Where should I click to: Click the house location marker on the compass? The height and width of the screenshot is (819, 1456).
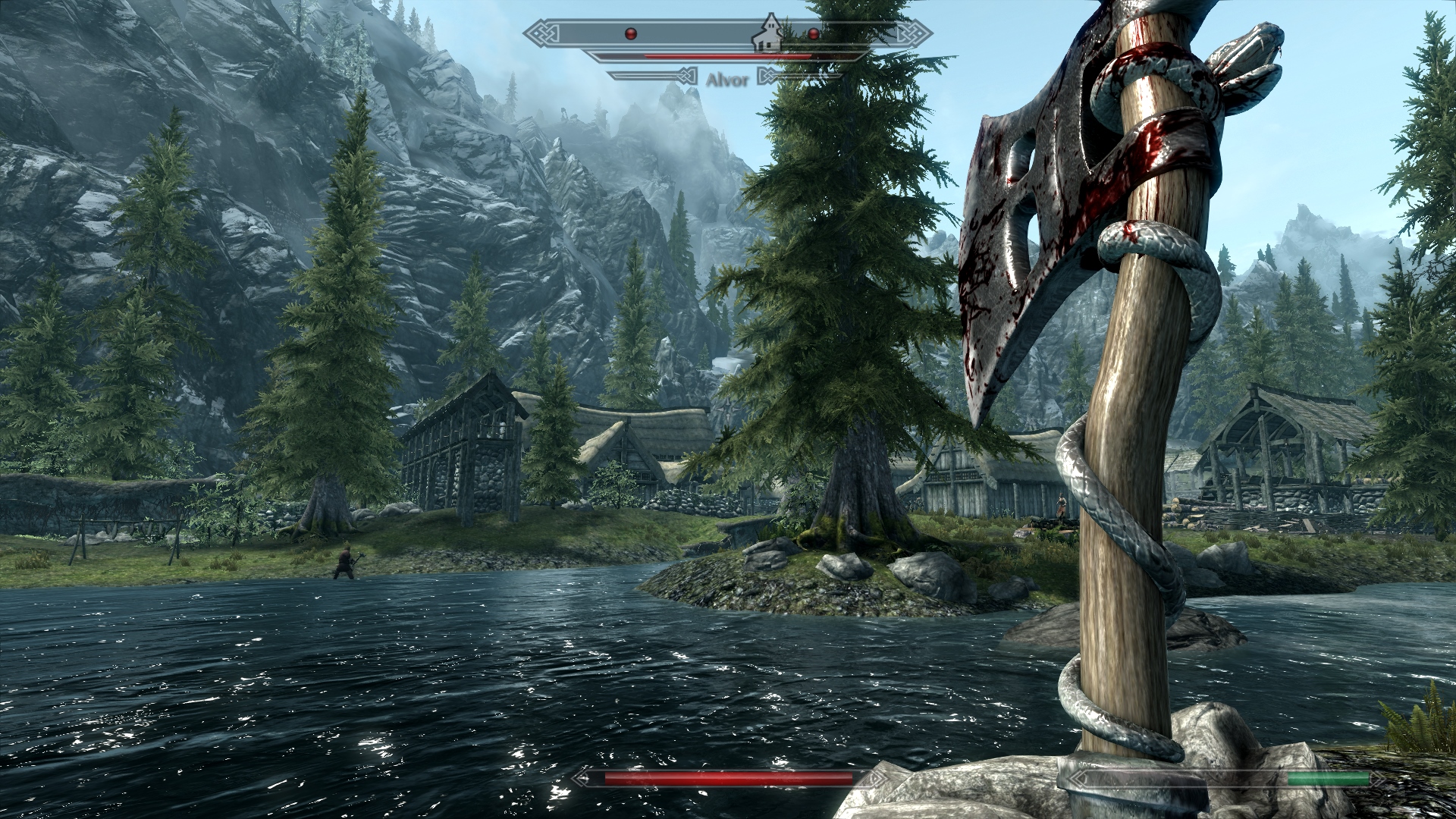click(x=770, y=33)
